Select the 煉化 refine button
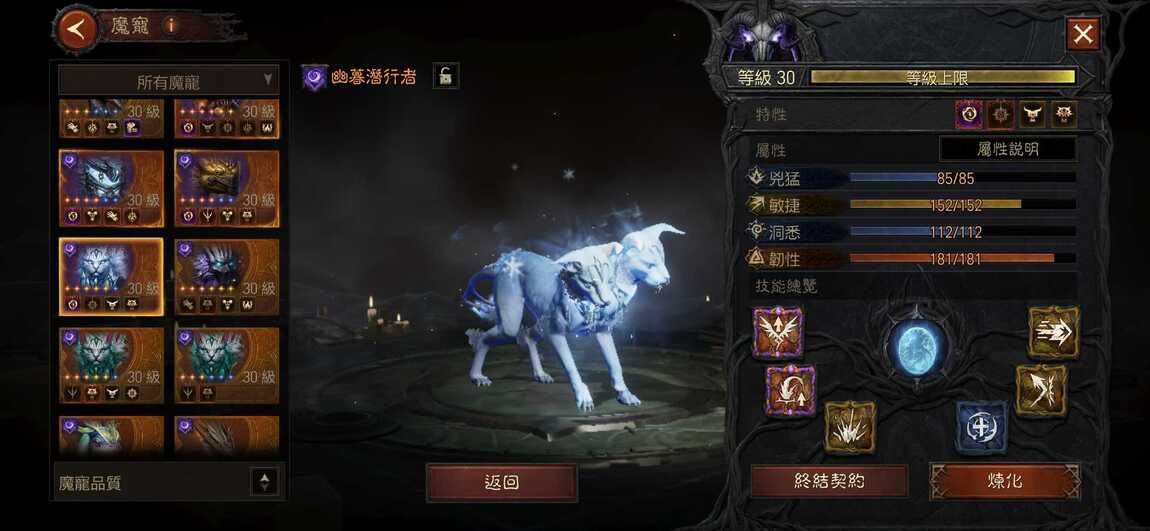The image size is (1150, 531). [1004, 481]
